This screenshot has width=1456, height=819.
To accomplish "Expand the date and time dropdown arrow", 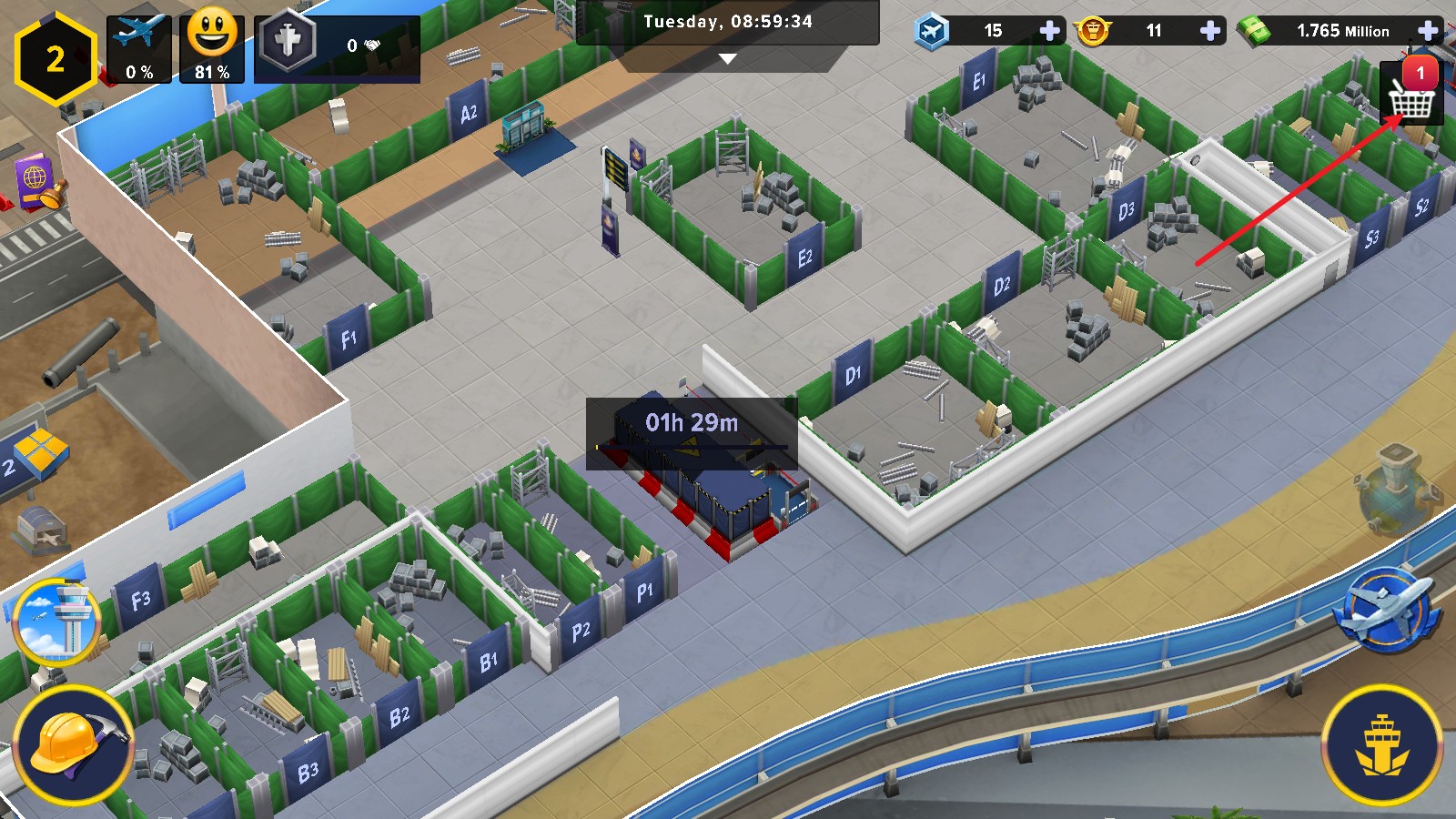I will pos(727,58).
